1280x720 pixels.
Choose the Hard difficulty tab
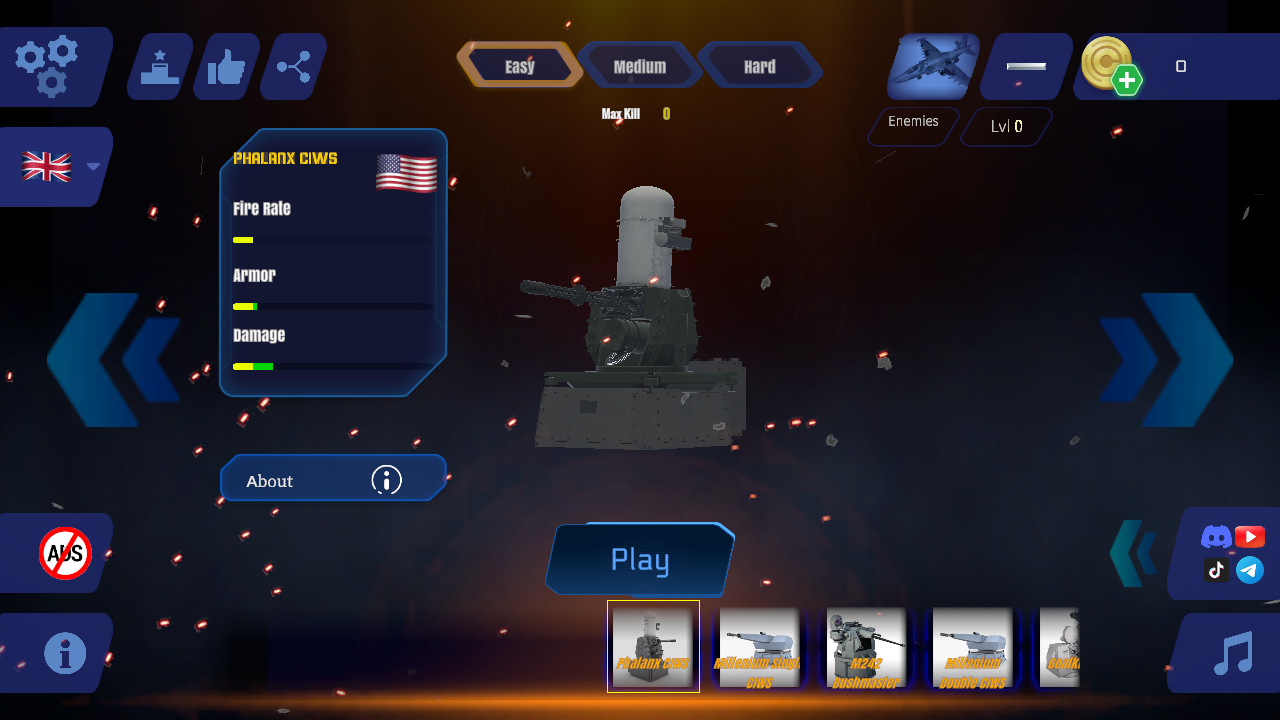(760, 66)
